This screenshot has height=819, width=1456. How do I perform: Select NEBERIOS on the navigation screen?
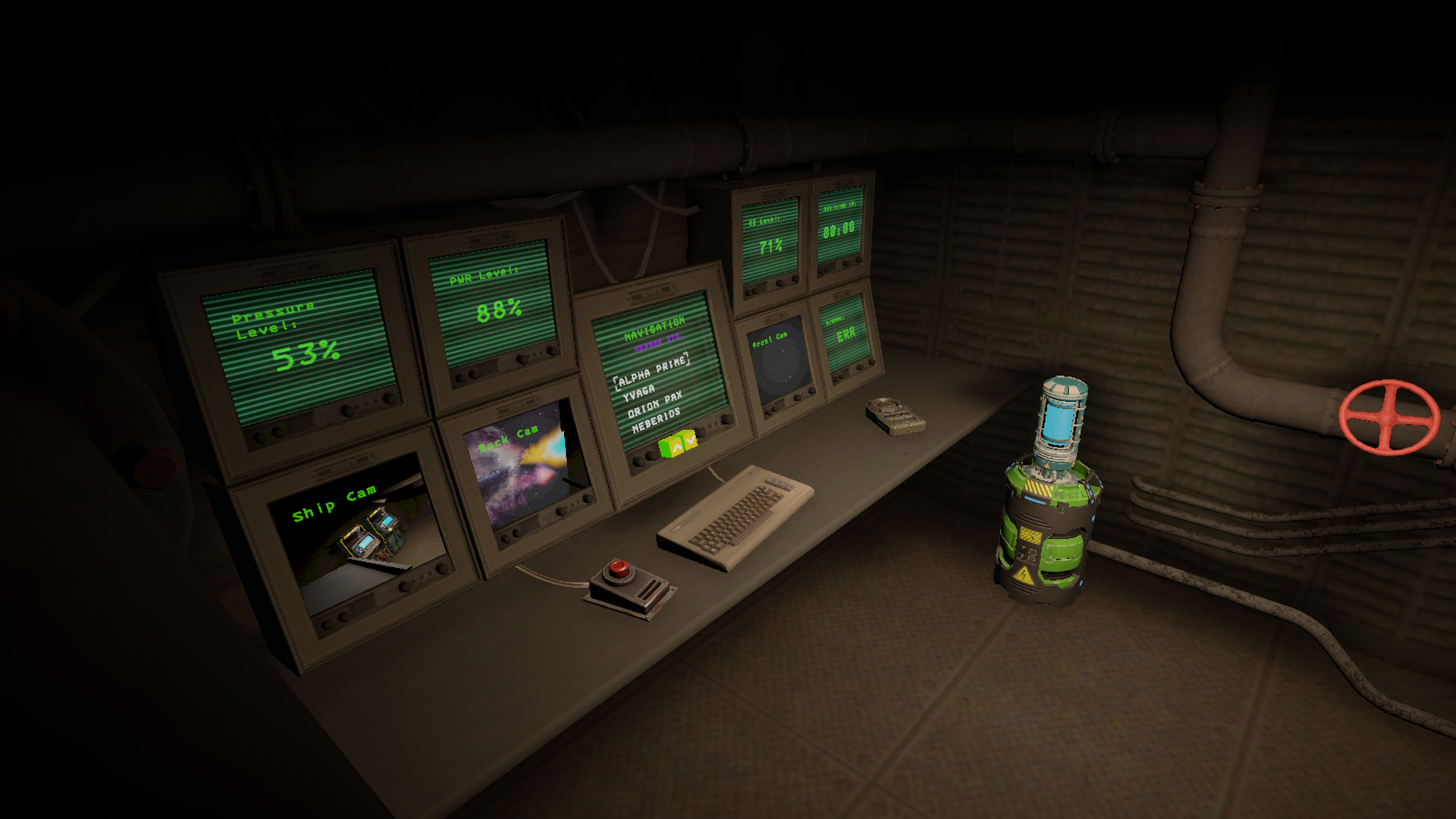click(656, 421)
